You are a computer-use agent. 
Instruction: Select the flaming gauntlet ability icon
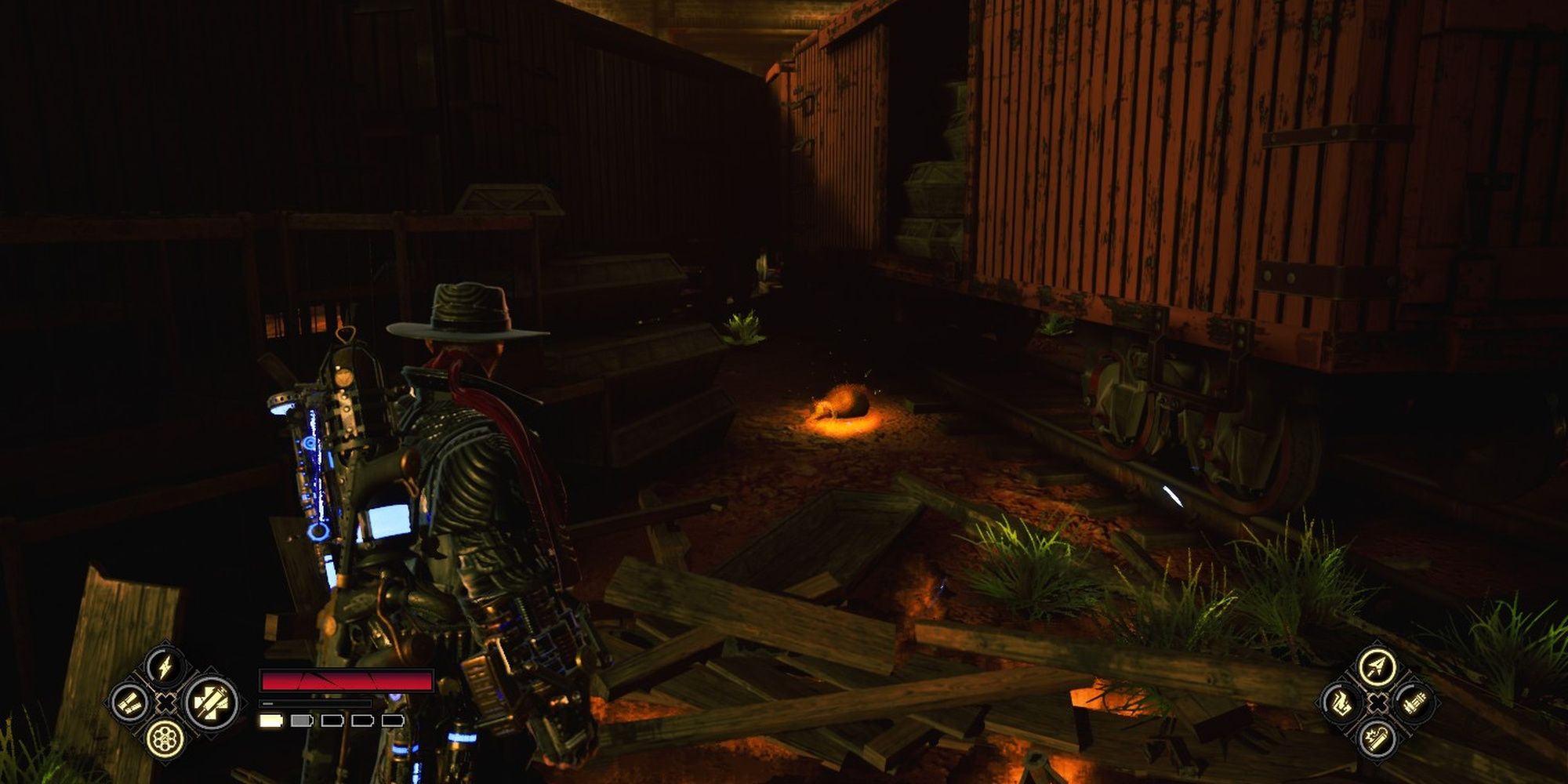click(x=1342, y=703)
